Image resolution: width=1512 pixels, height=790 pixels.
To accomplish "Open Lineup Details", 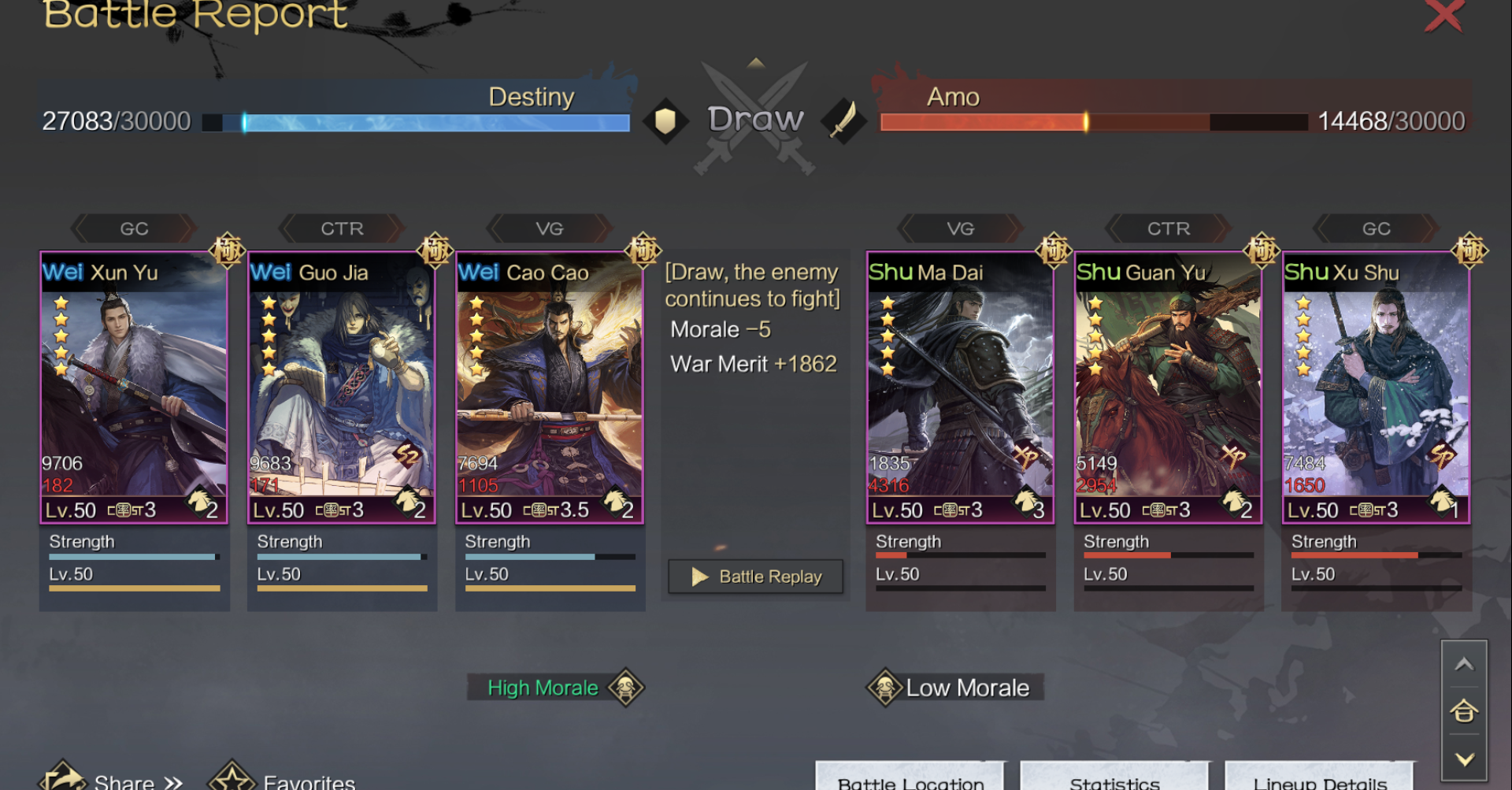I will (1320, 780).
